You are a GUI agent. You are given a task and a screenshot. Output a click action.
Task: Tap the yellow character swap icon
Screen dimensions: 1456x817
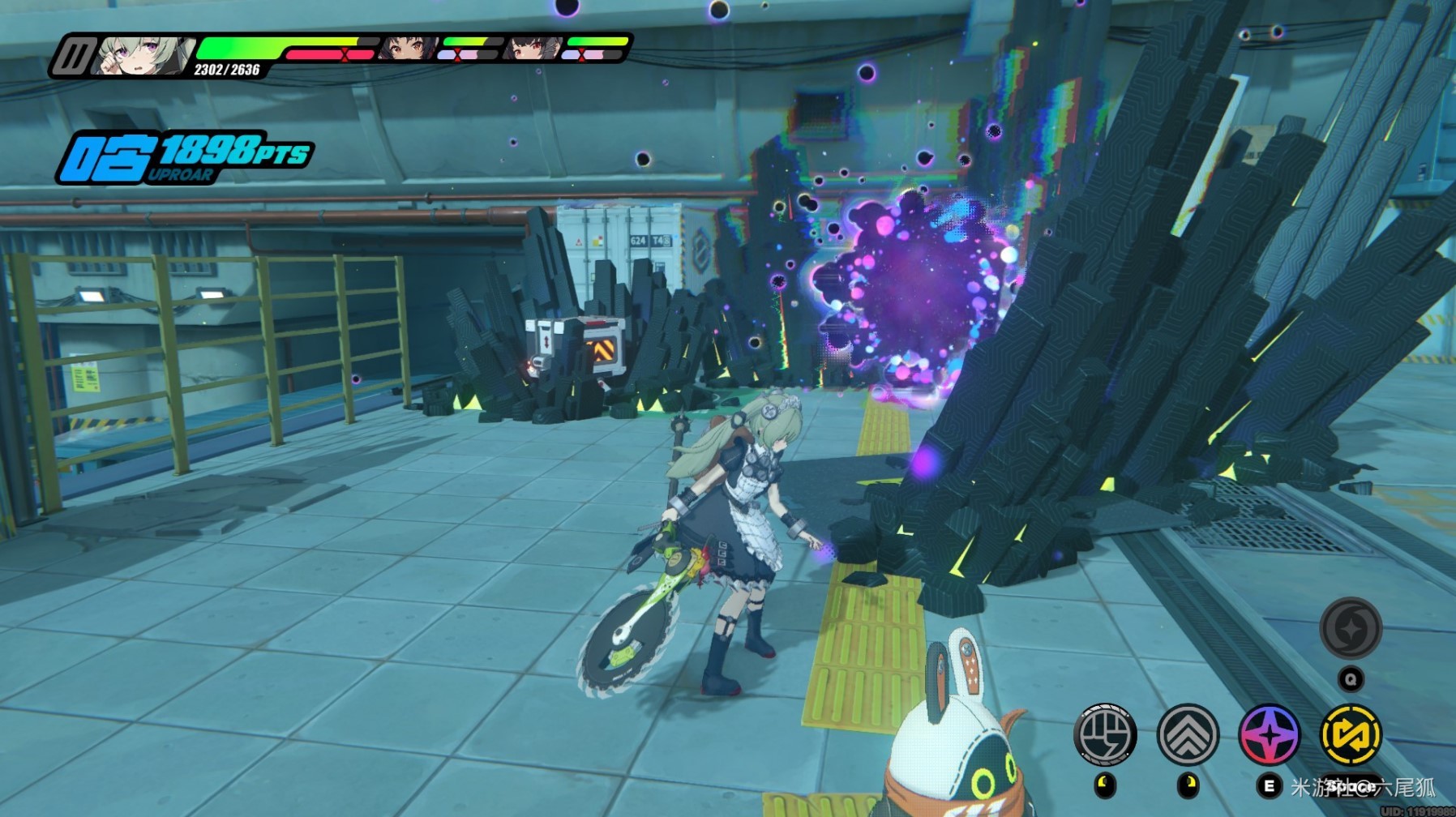(x=1351, y=734)
